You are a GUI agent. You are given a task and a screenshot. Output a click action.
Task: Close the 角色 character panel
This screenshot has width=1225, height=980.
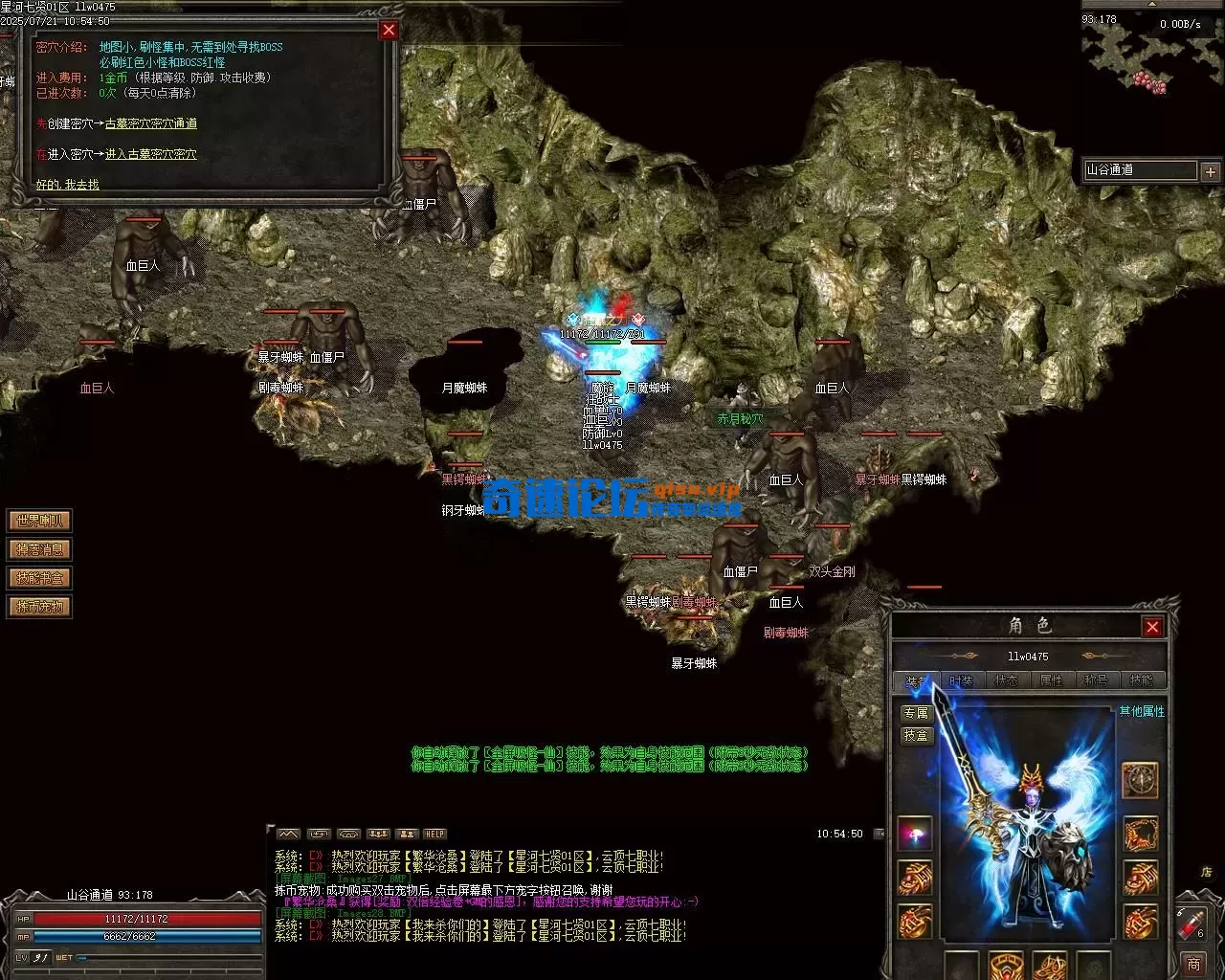(1152, 627)
